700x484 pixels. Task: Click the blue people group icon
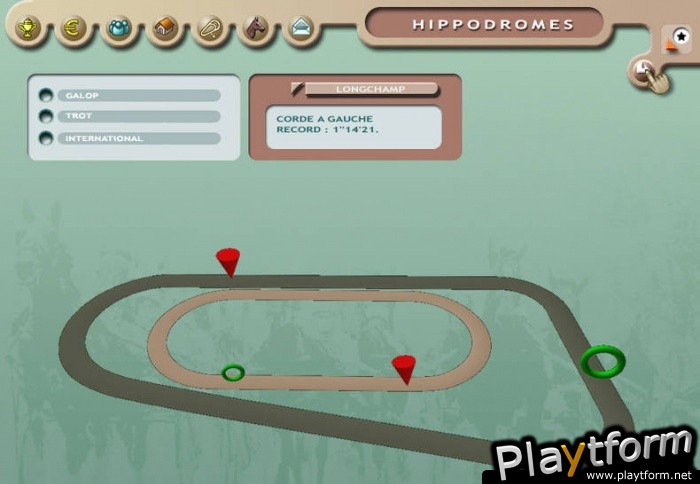(119, 27)
